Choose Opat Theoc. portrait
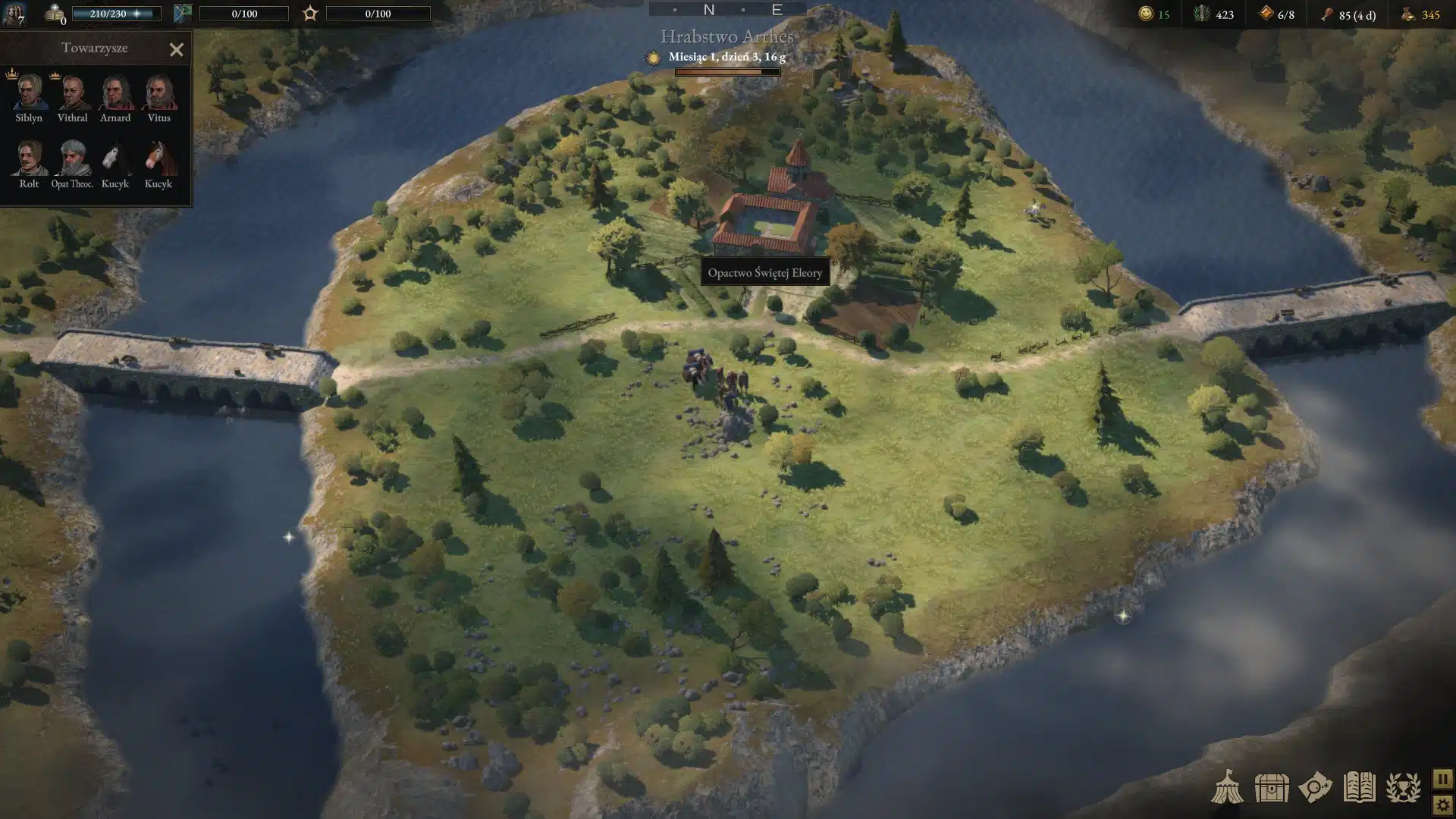Viewport: 1456px width, 819px height. click(x=73, y=158)
